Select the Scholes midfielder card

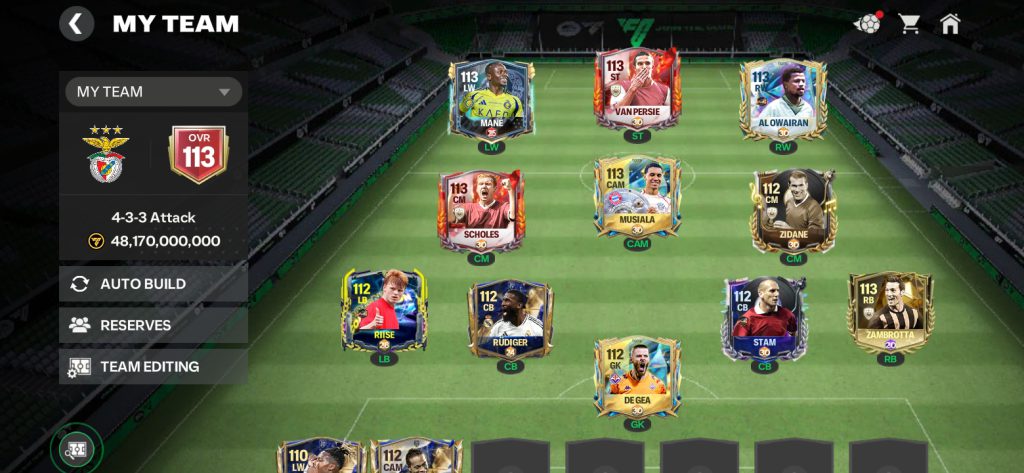481,208
